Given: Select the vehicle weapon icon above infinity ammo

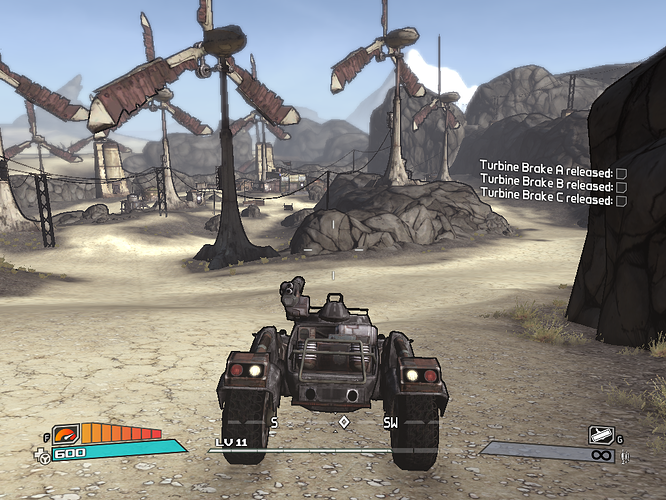Looking at the screenshot, I should 599,434.
